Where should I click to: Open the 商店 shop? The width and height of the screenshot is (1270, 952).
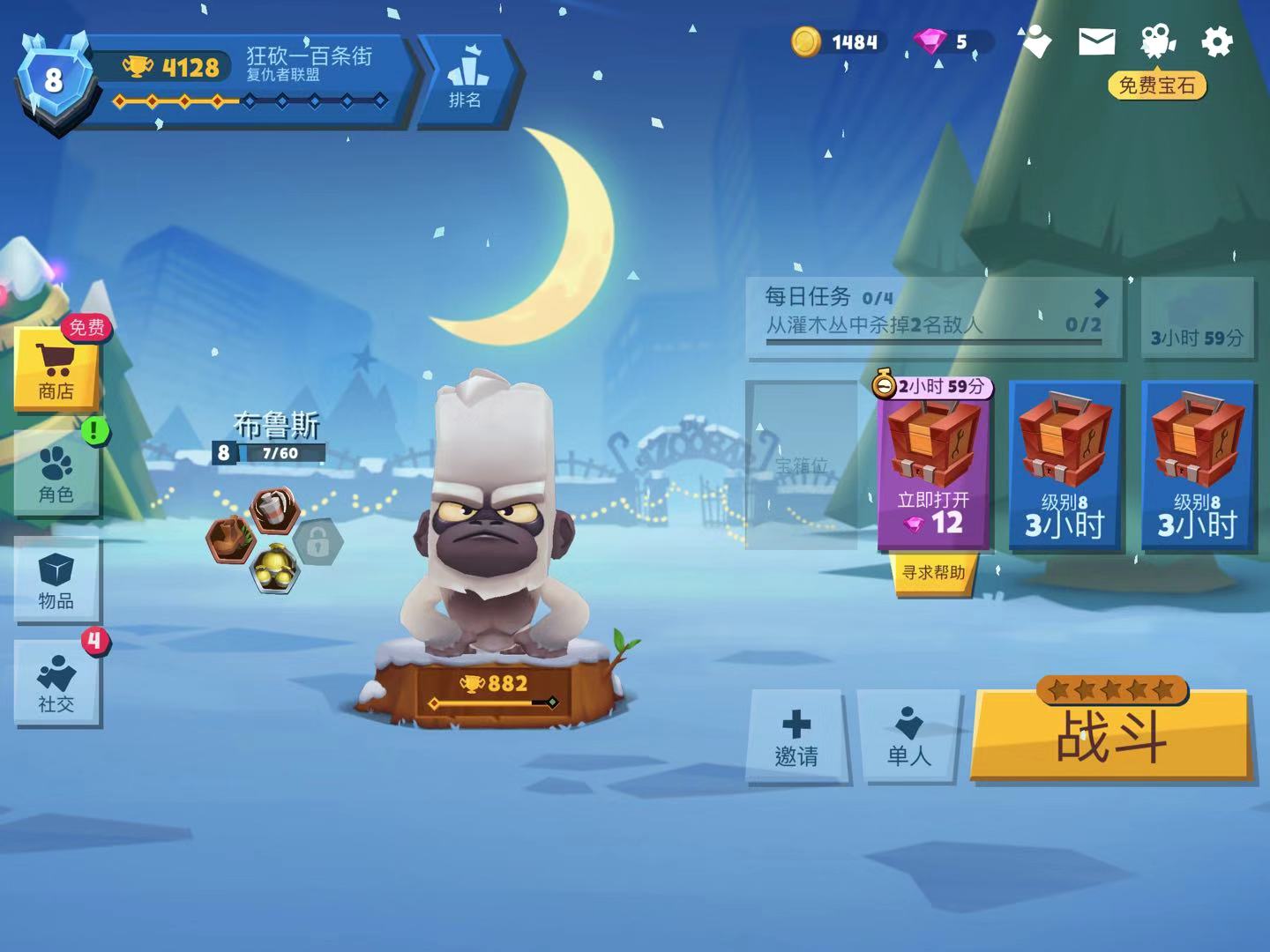click(x=56, y=370)
